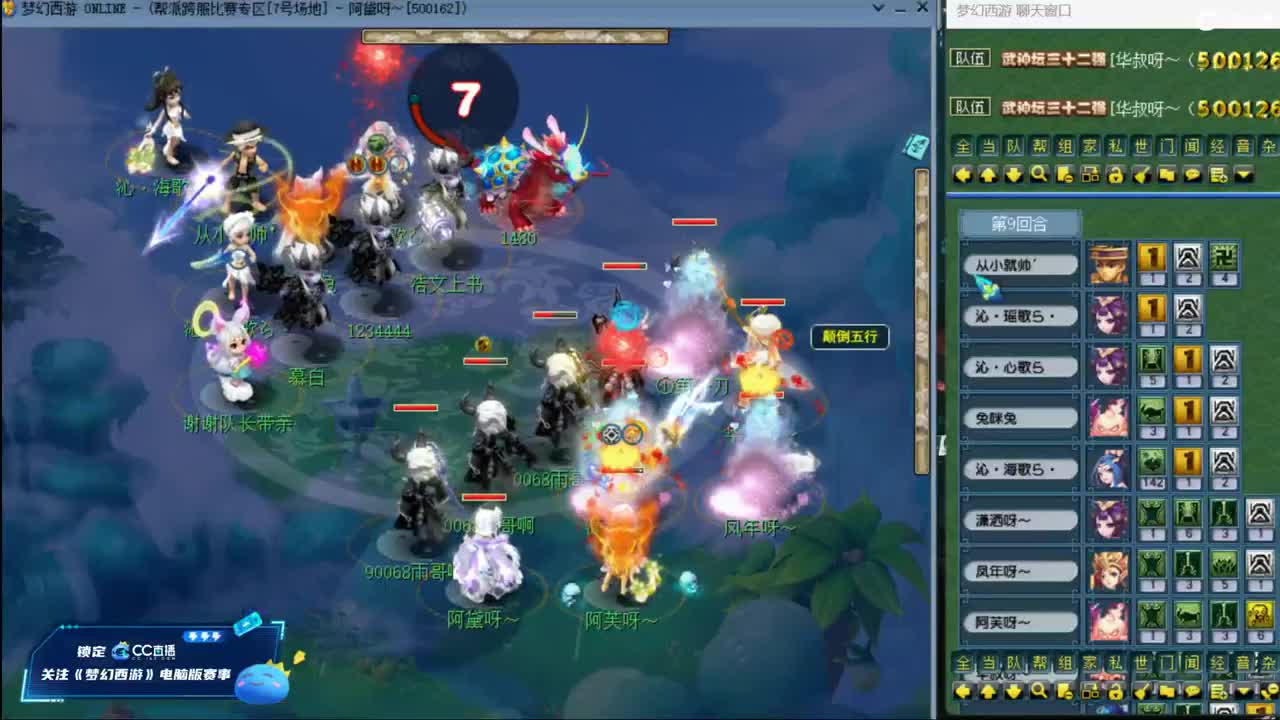Click the folder icon in the chat toolbar

click(1168, 174)
